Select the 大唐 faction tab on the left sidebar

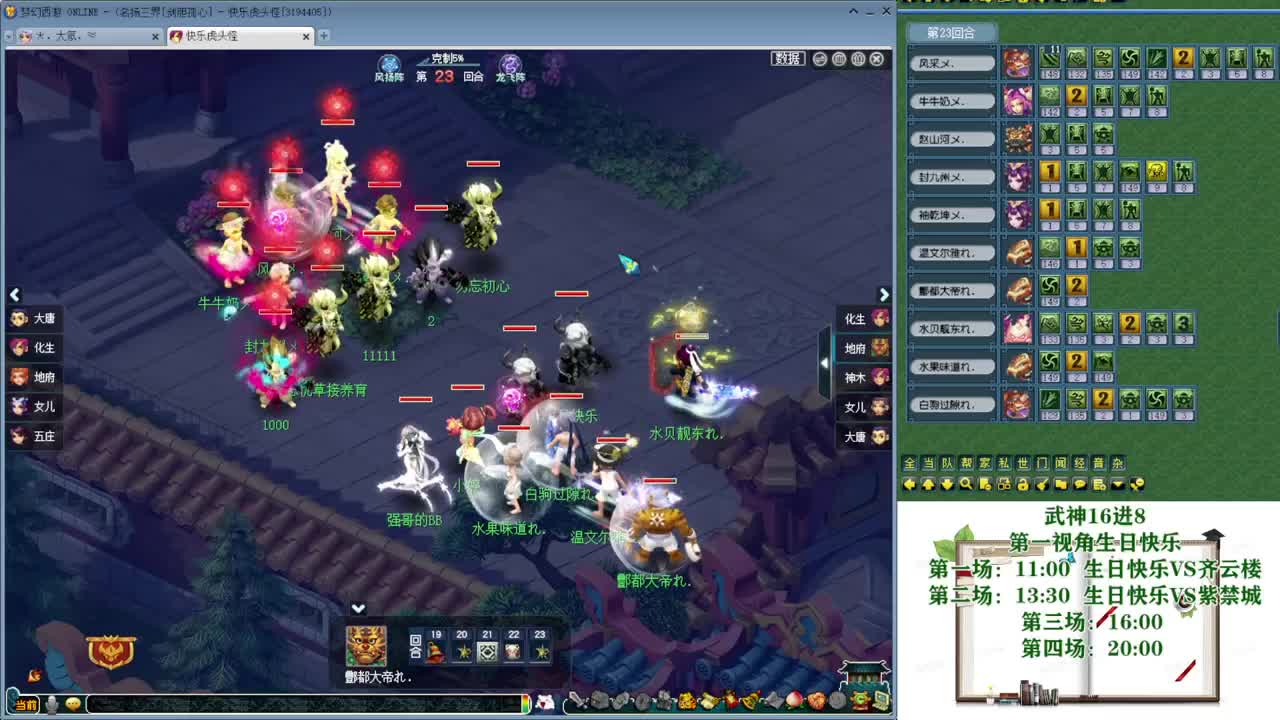[x=33, y=318]
